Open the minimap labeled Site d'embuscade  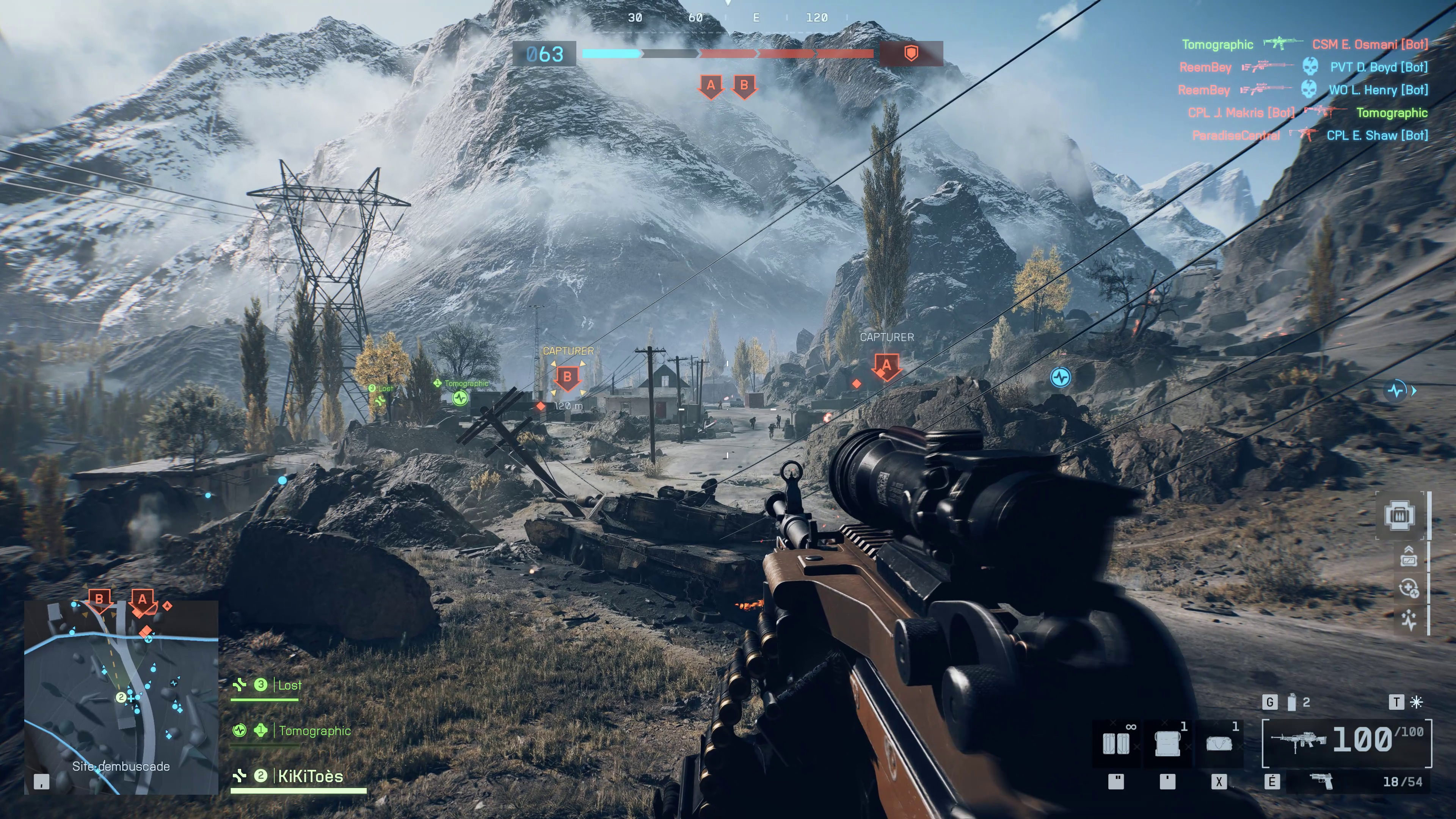(x=121, y=698)
